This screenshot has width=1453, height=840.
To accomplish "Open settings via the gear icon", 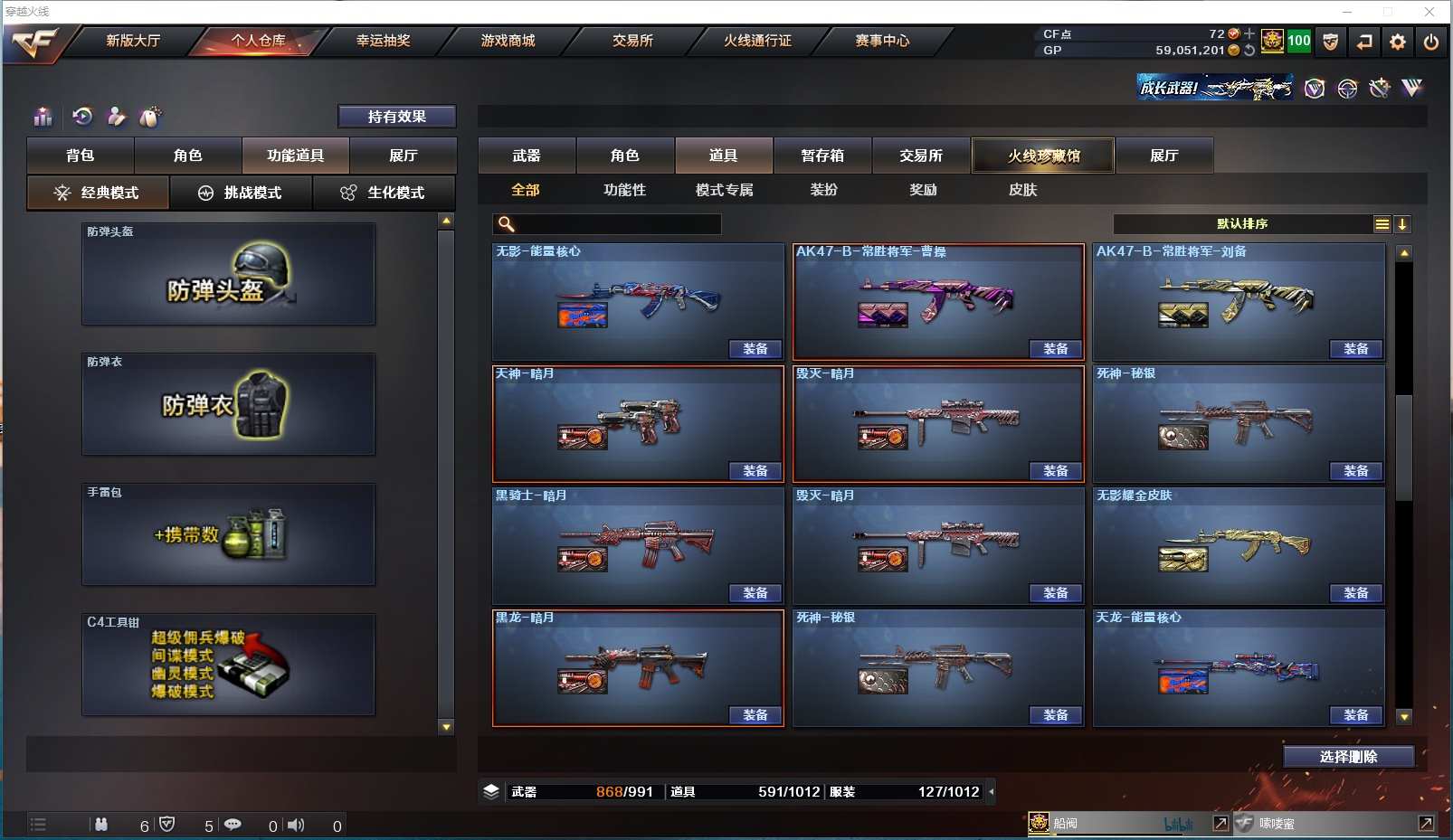I will coord(1397,42).
